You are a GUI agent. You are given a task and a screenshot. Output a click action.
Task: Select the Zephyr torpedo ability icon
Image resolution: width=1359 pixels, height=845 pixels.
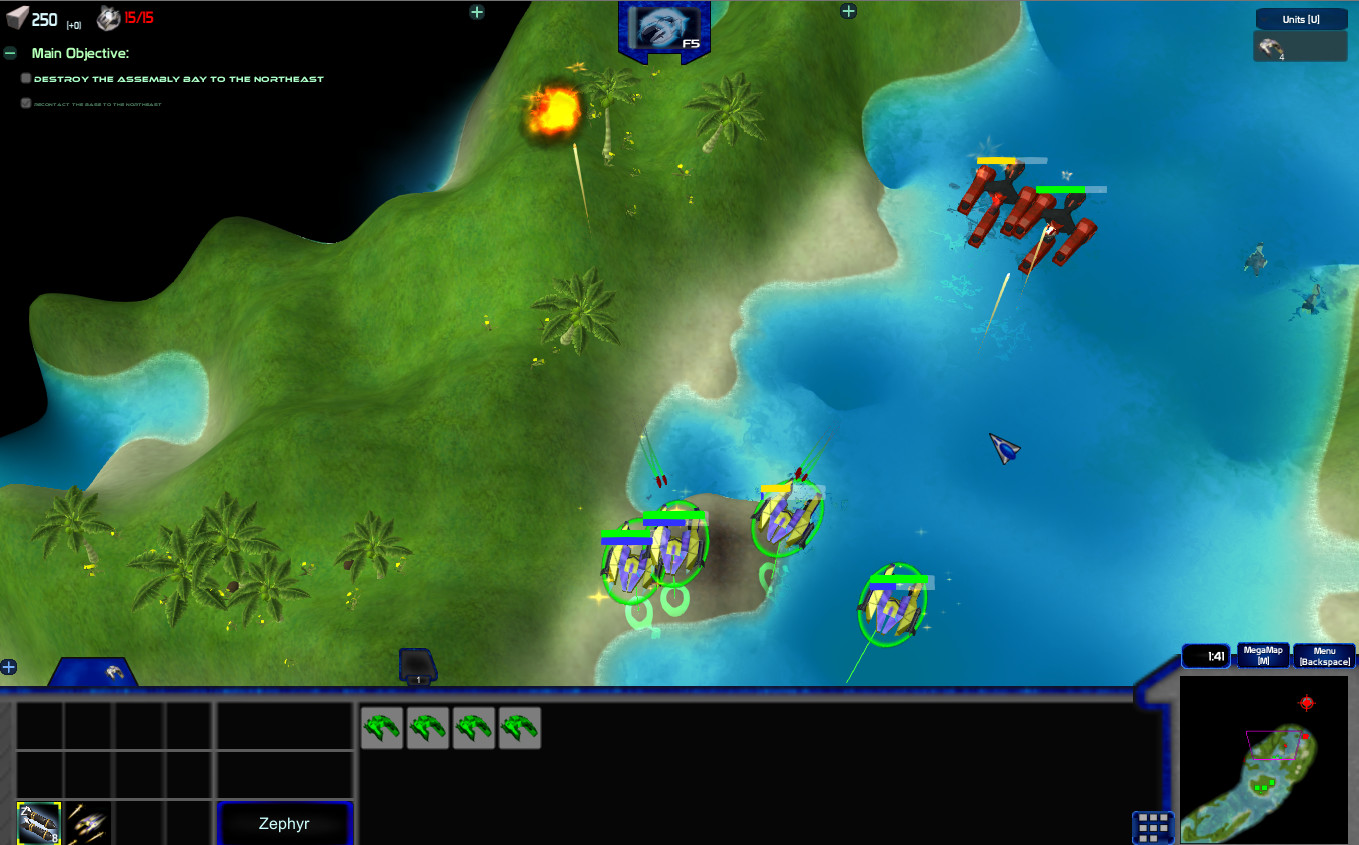(38, 823)
